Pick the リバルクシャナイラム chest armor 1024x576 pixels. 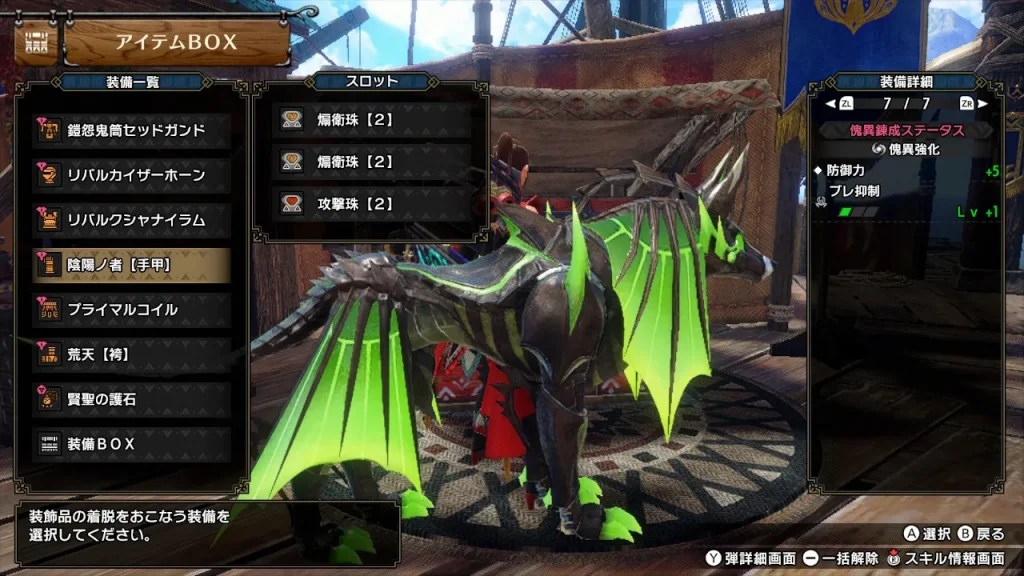132,220
